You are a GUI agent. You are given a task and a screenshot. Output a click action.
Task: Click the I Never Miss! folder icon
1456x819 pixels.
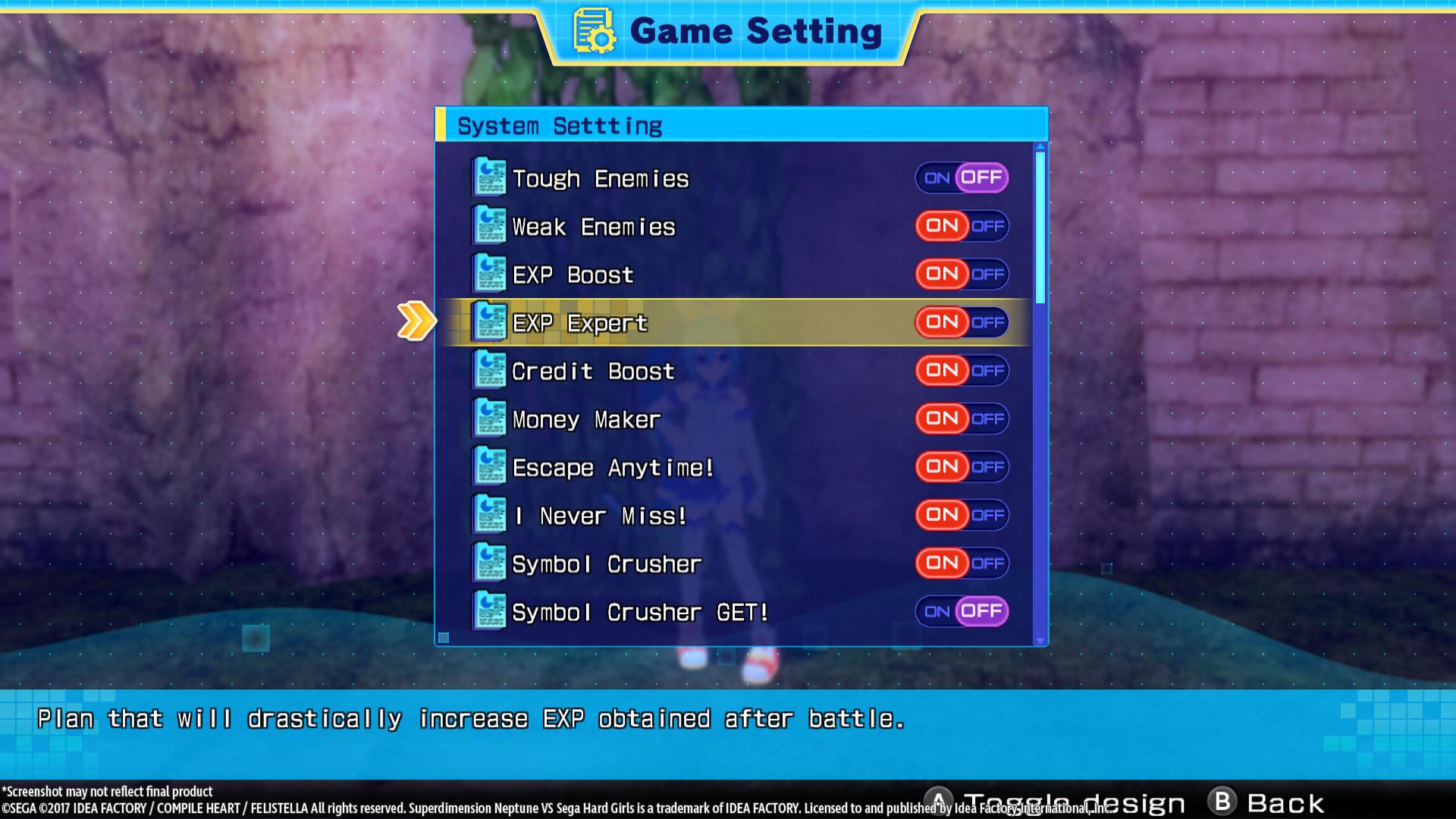point(489,514)
